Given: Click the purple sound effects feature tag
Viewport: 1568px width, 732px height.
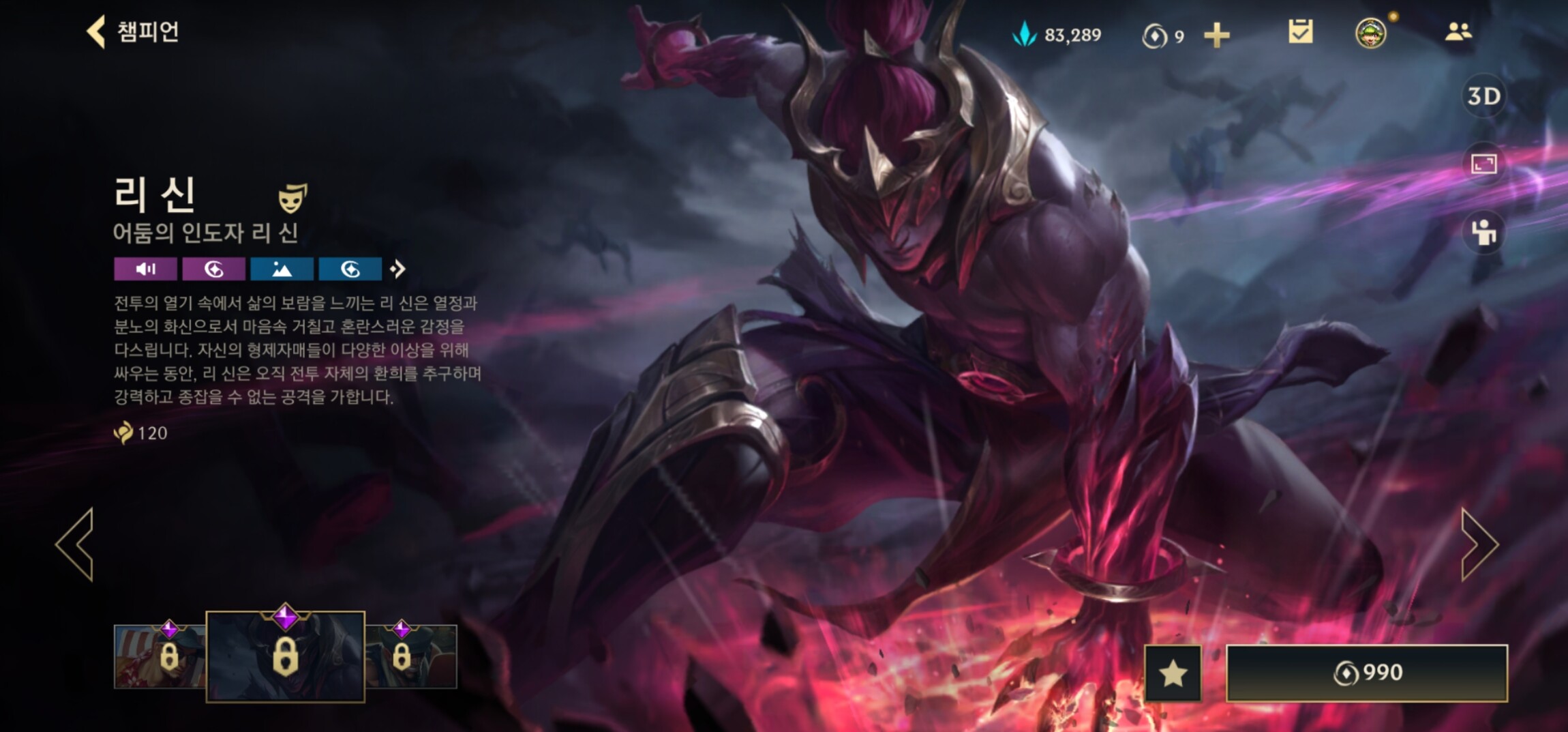Looking at the screenshot, I should 145,269.
